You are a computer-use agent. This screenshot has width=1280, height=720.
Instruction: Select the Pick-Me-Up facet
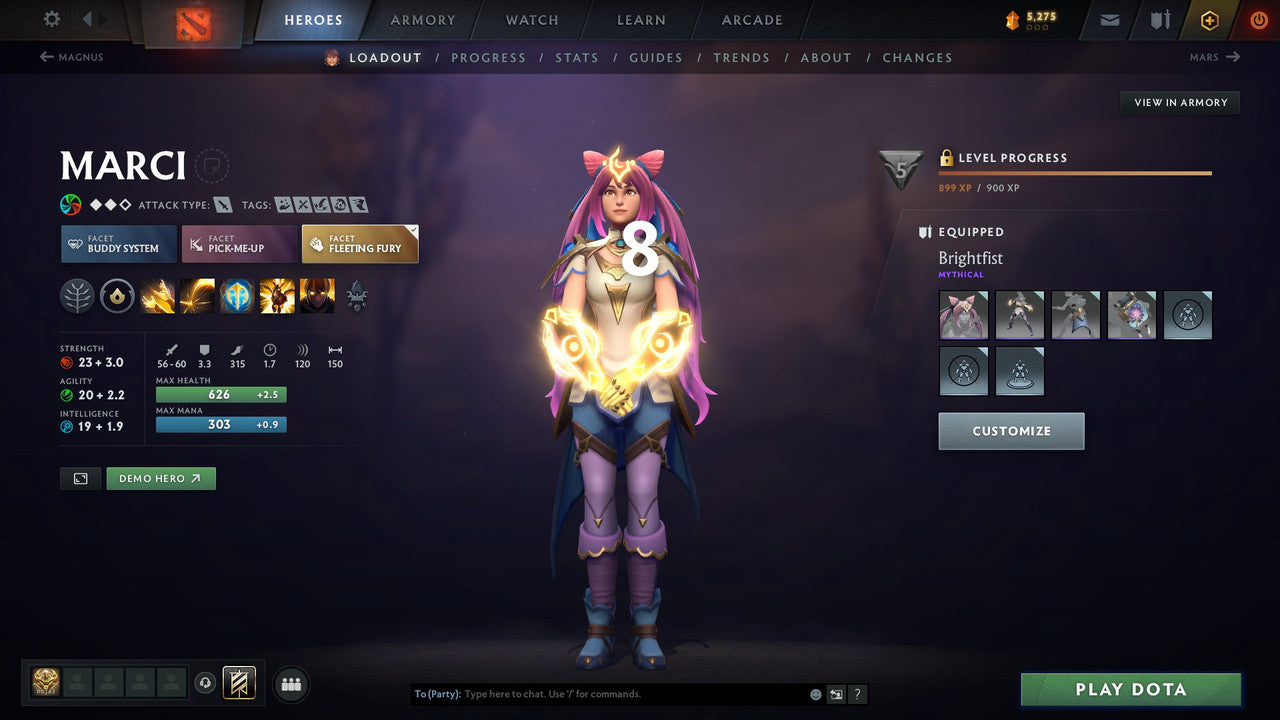(240, 244)
